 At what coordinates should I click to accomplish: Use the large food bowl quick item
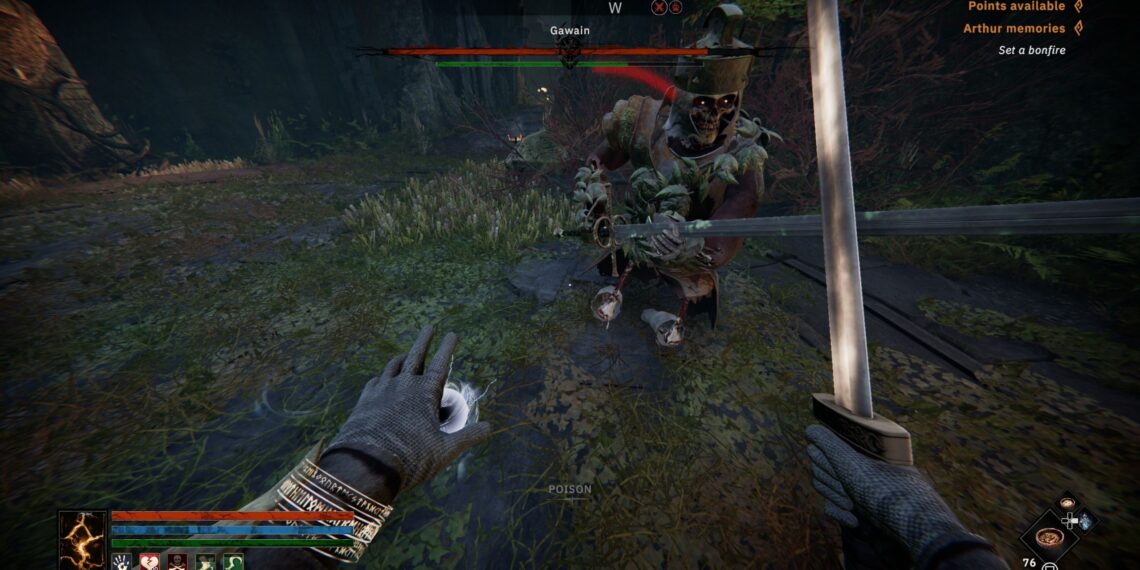1049,536
